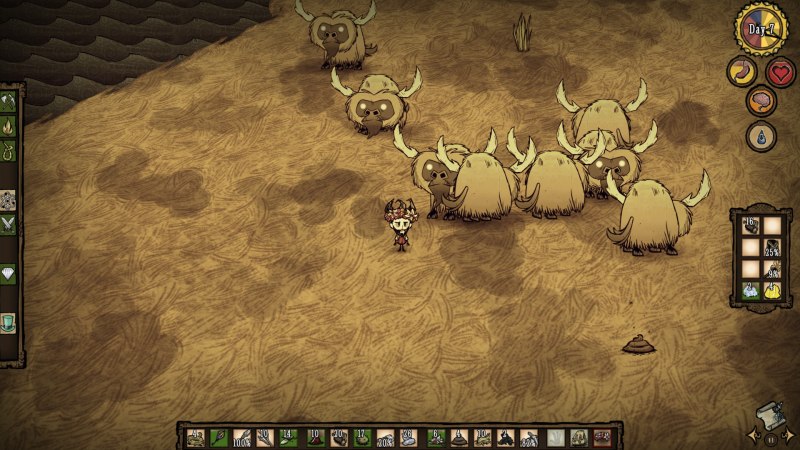Open the Light crafting tab with flame icon
The height and width of the screenshot is (450, 800).
coord(8,127)
